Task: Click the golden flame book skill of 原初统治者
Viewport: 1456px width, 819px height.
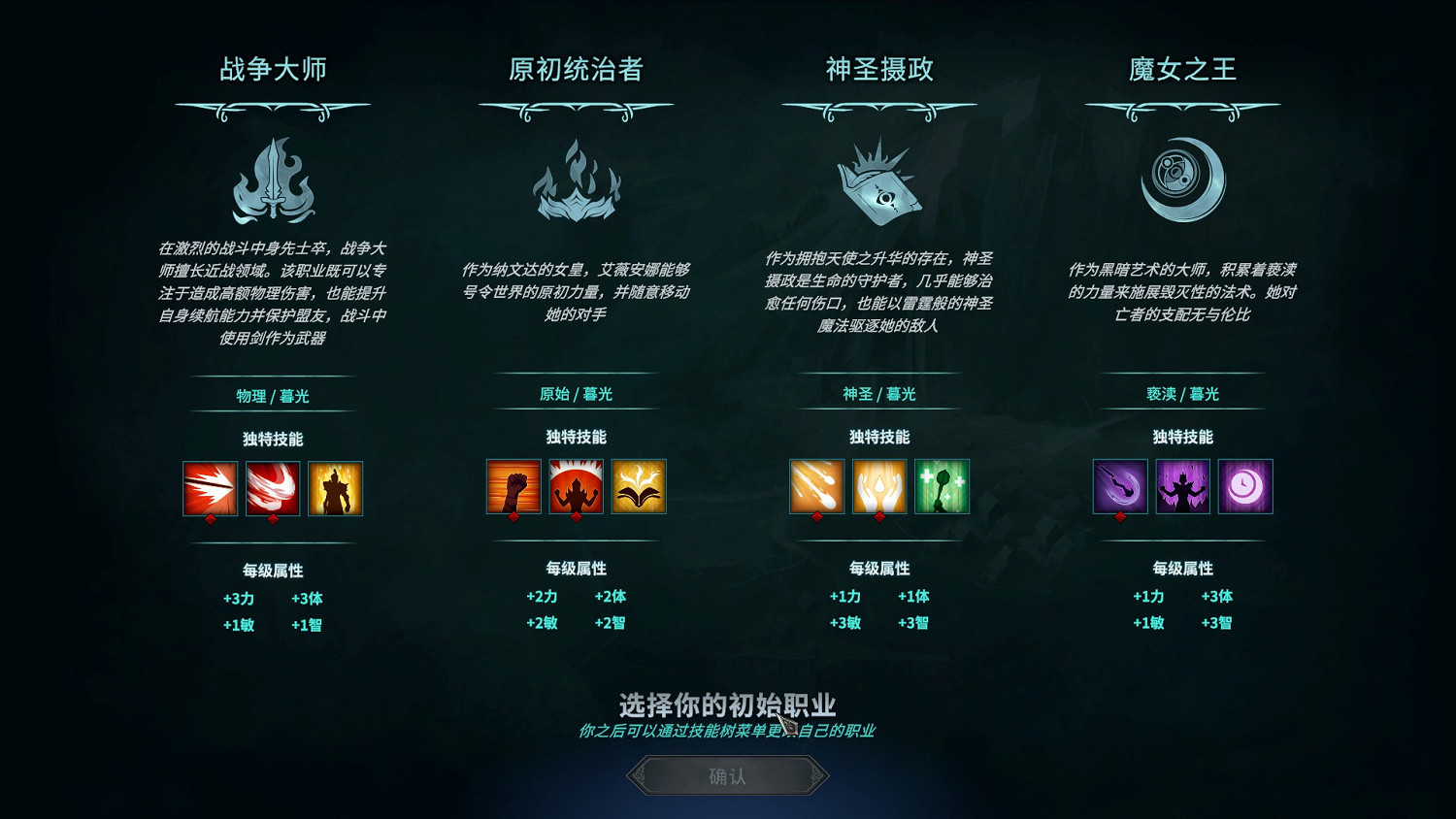Action: tap(639, 487)
